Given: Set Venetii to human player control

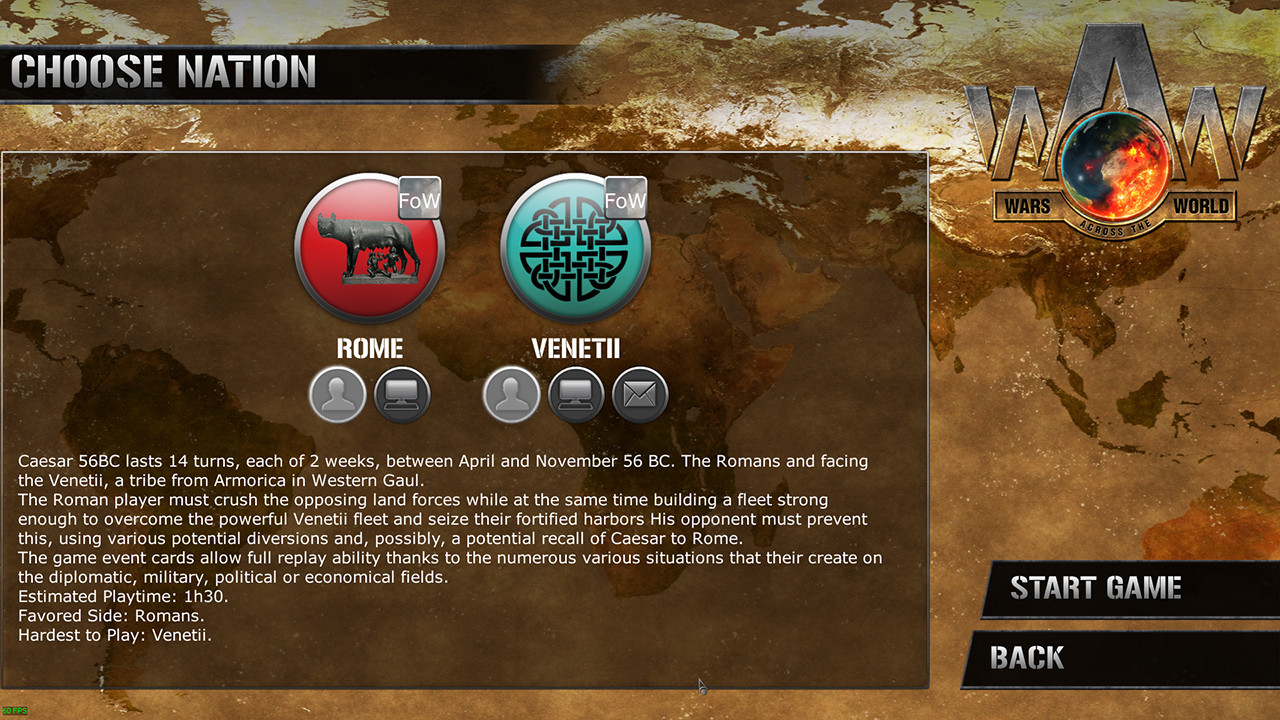Looking at the screenshot, I should coord(511,394).
